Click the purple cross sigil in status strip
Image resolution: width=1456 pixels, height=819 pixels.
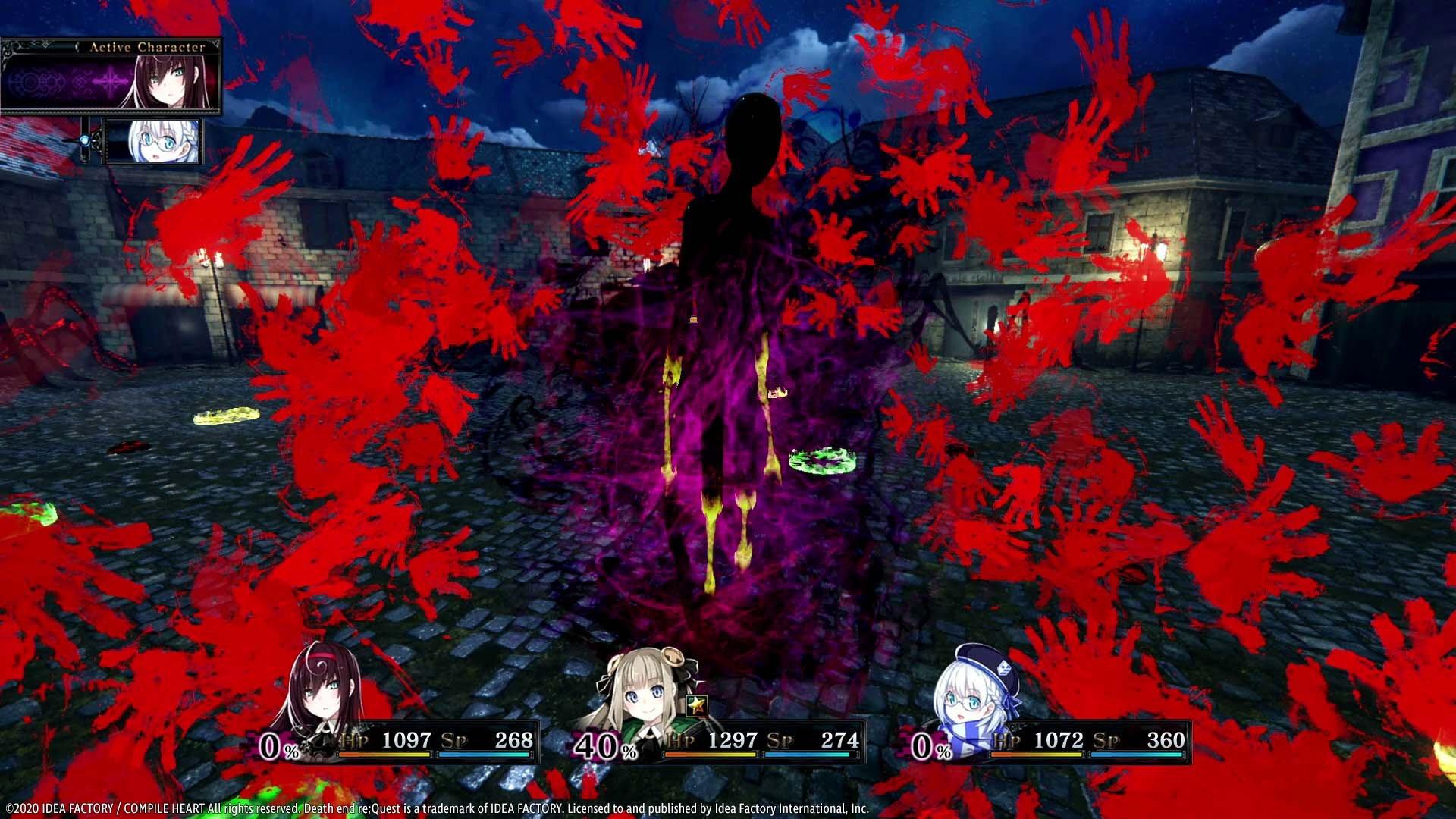[x=109, y=81]
